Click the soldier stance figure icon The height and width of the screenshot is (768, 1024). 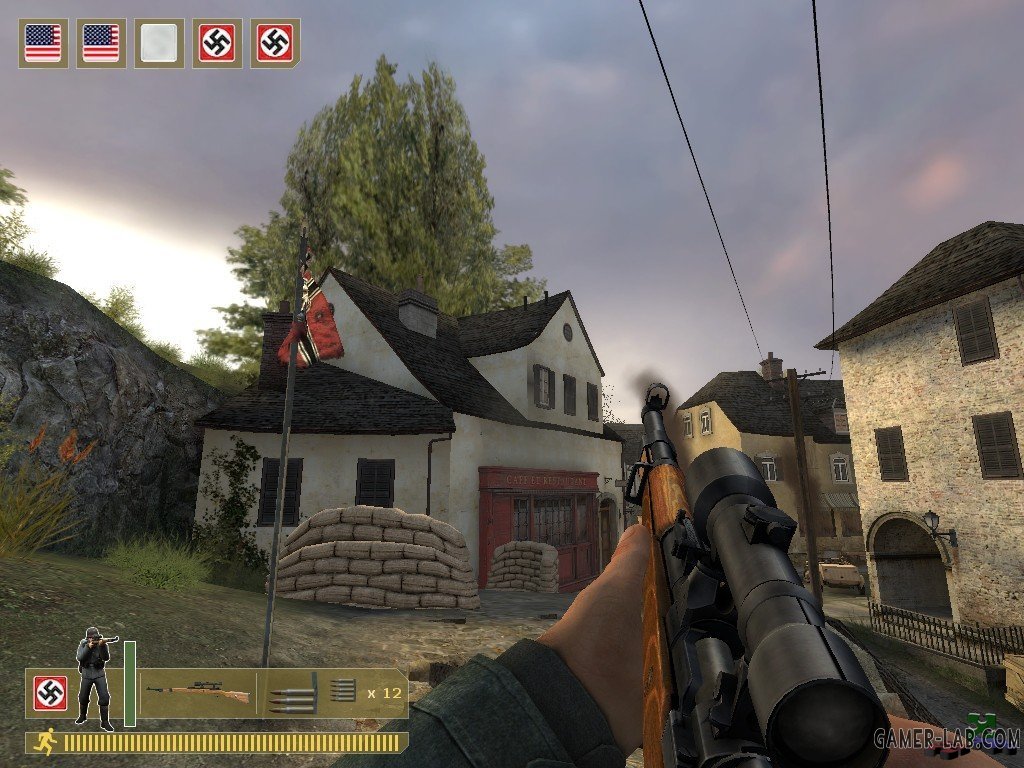click(94, 678)
